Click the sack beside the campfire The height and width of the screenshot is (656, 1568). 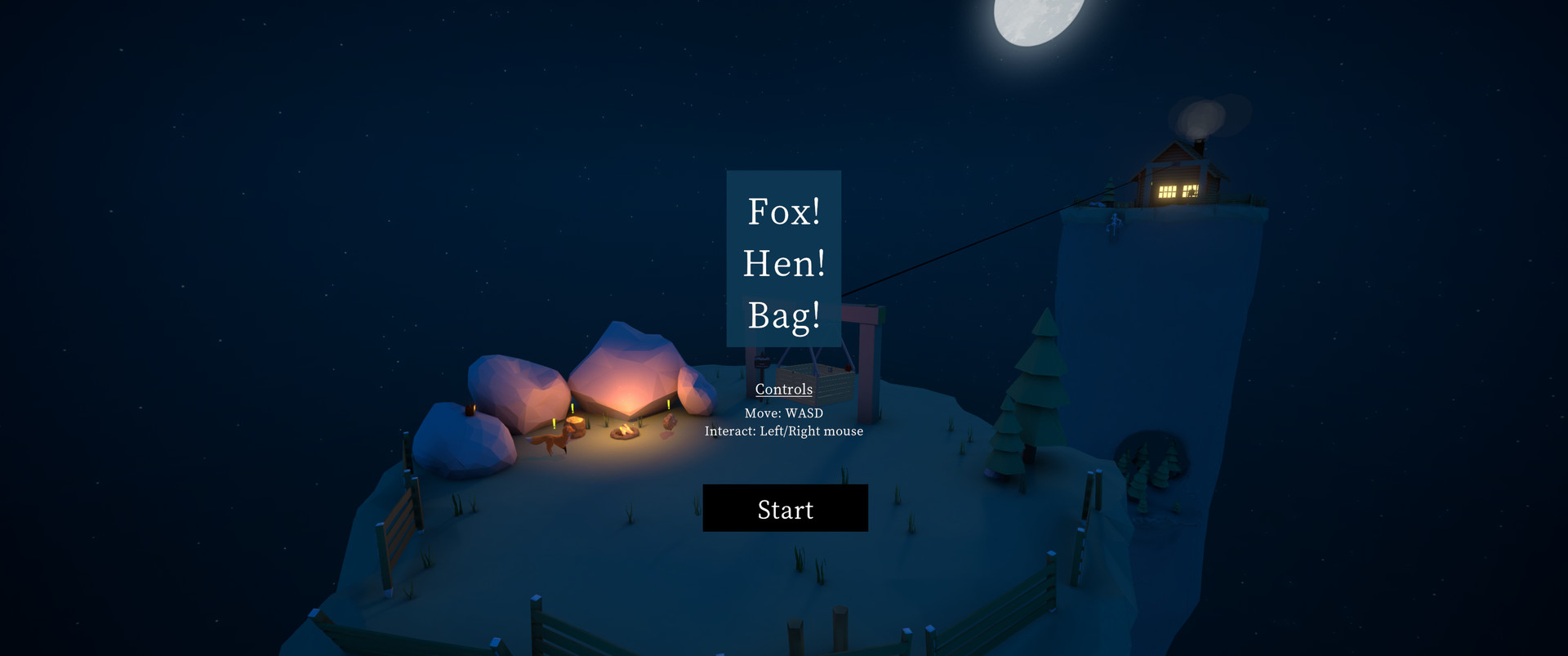tap(670, 423)
